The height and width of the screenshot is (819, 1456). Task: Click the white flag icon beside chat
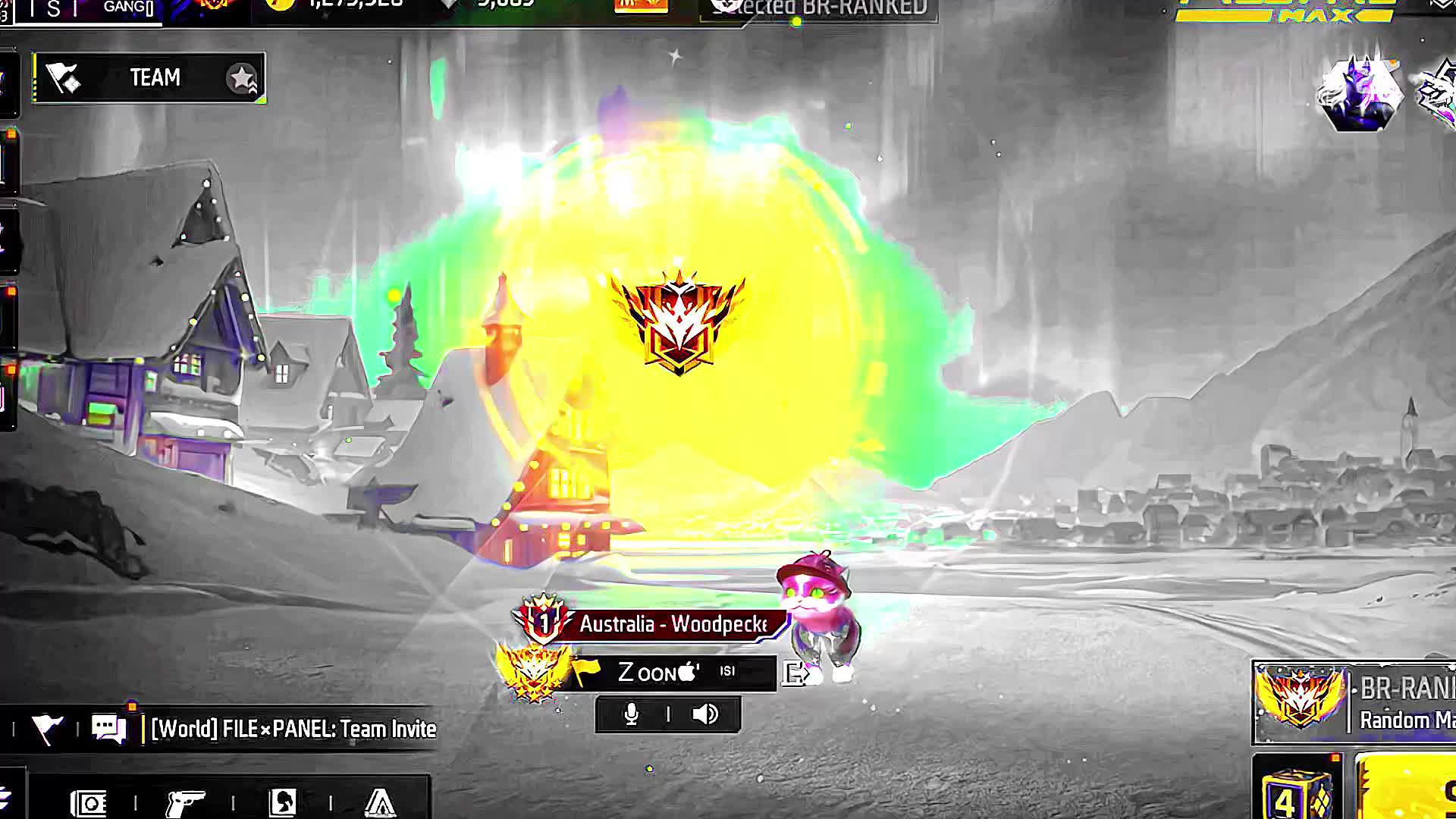point(46,729)
